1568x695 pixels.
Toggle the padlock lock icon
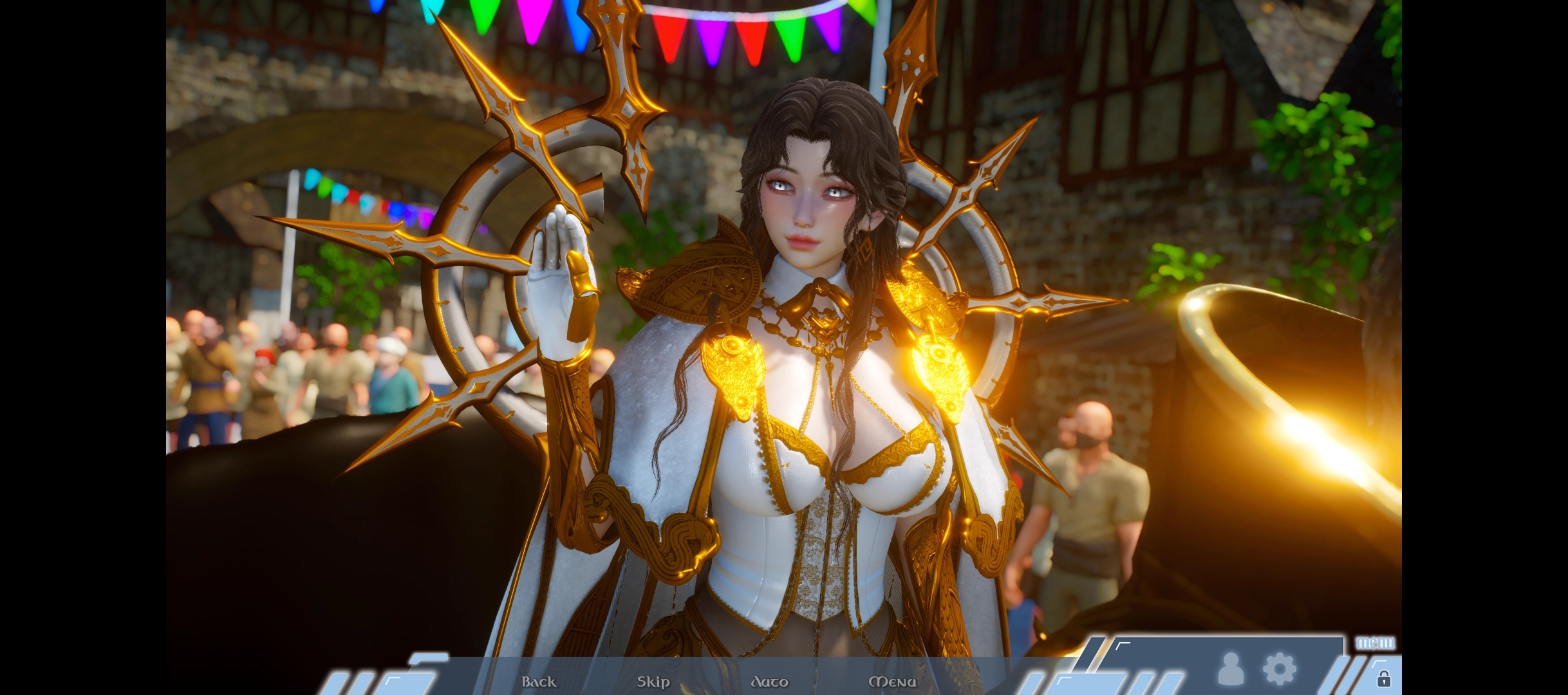point(1383,679)
